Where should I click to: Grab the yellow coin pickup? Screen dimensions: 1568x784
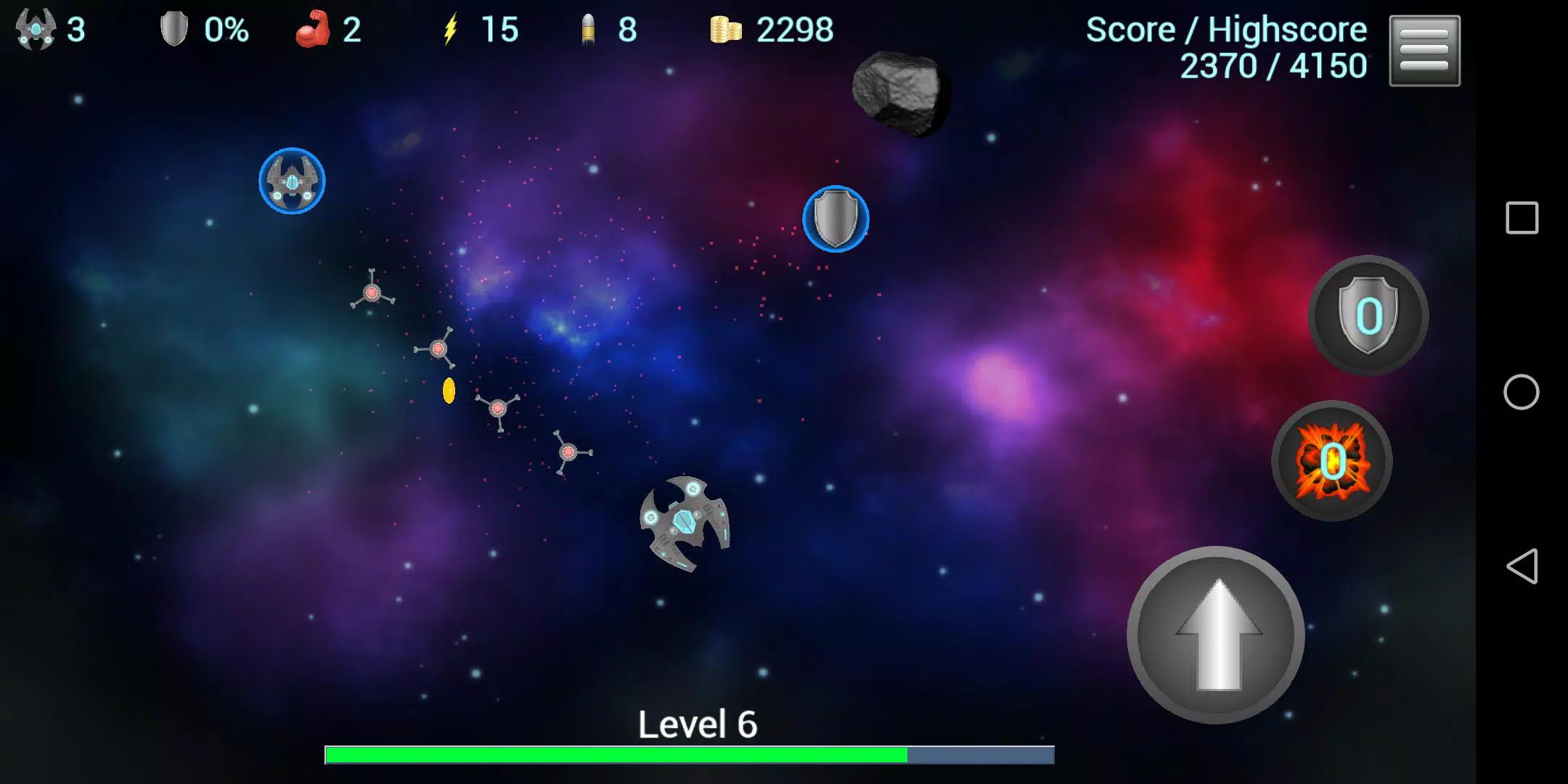click(448, 390)
